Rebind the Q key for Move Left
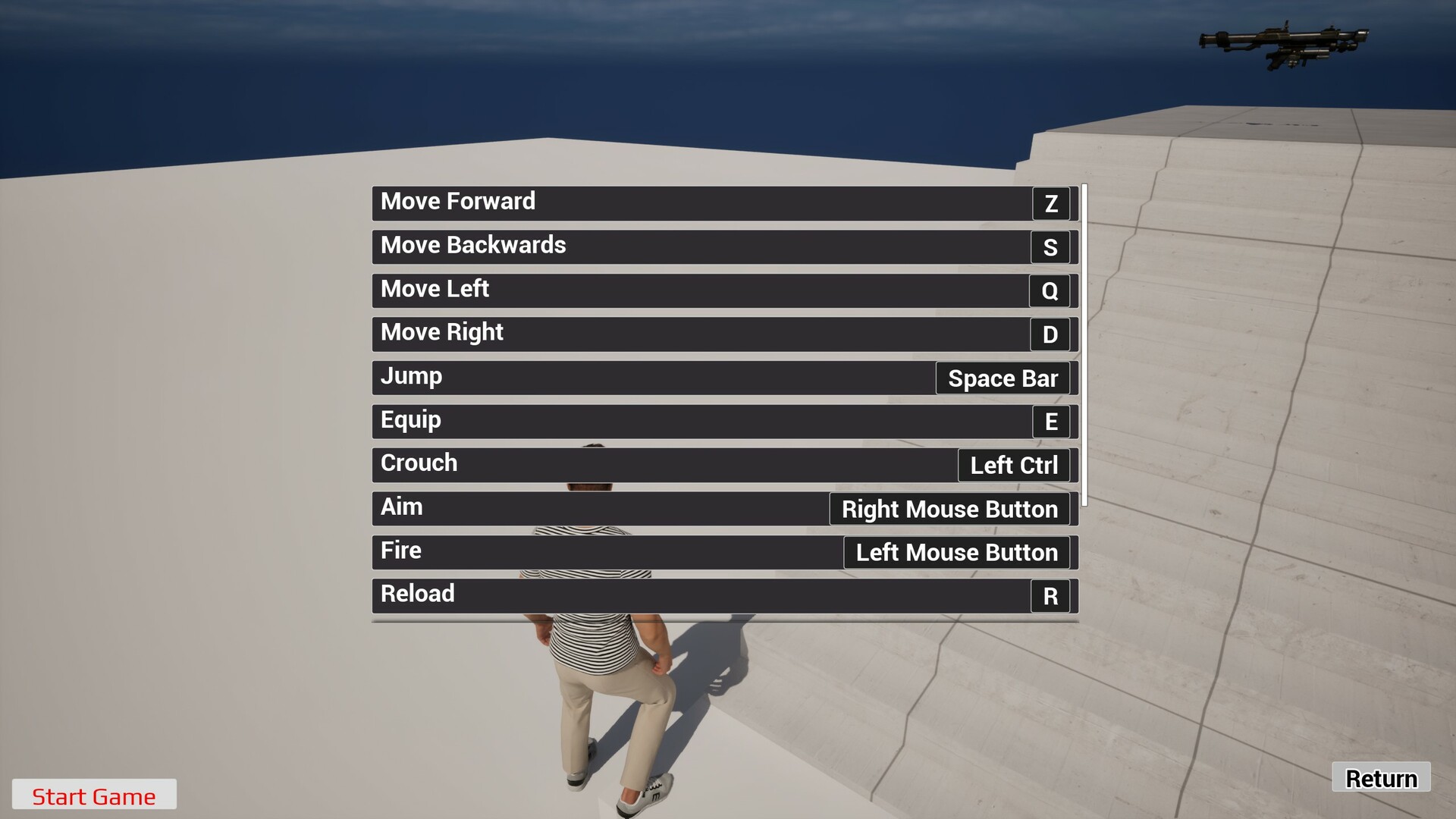1456x819 pixels. click(1050, 290)
